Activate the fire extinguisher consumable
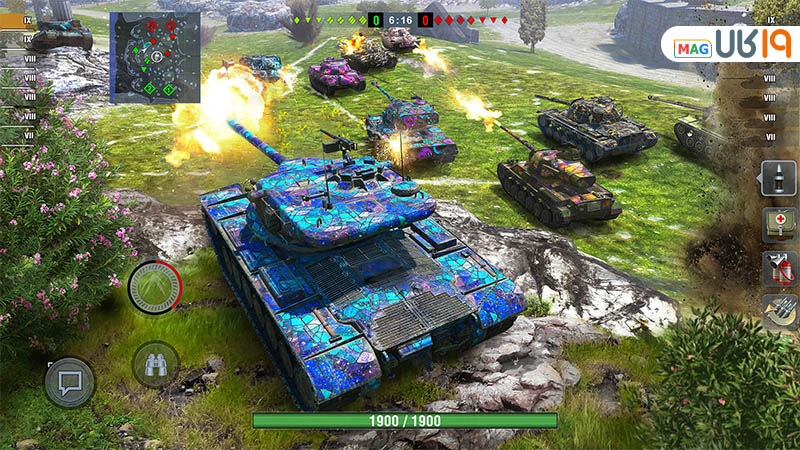This screenshot has width=800, height=450. tap(778, 268)
